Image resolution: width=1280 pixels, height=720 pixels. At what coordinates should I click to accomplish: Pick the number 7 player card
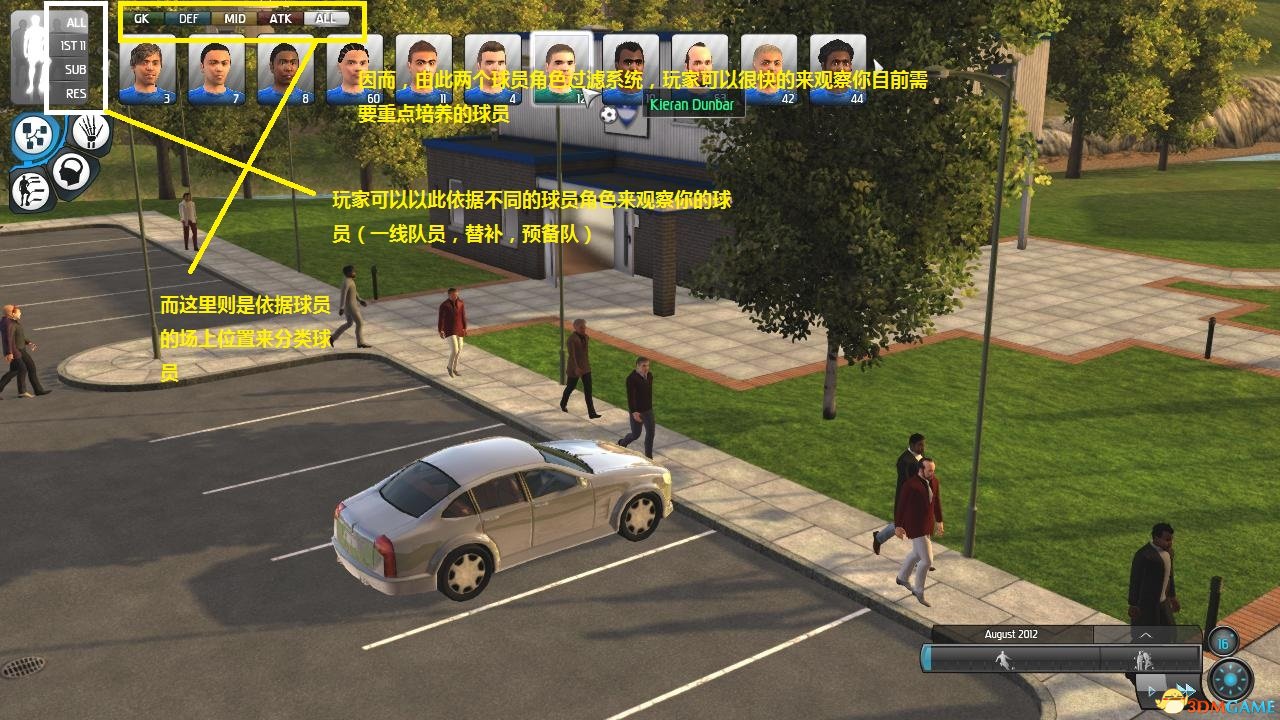tap(217, 69)
